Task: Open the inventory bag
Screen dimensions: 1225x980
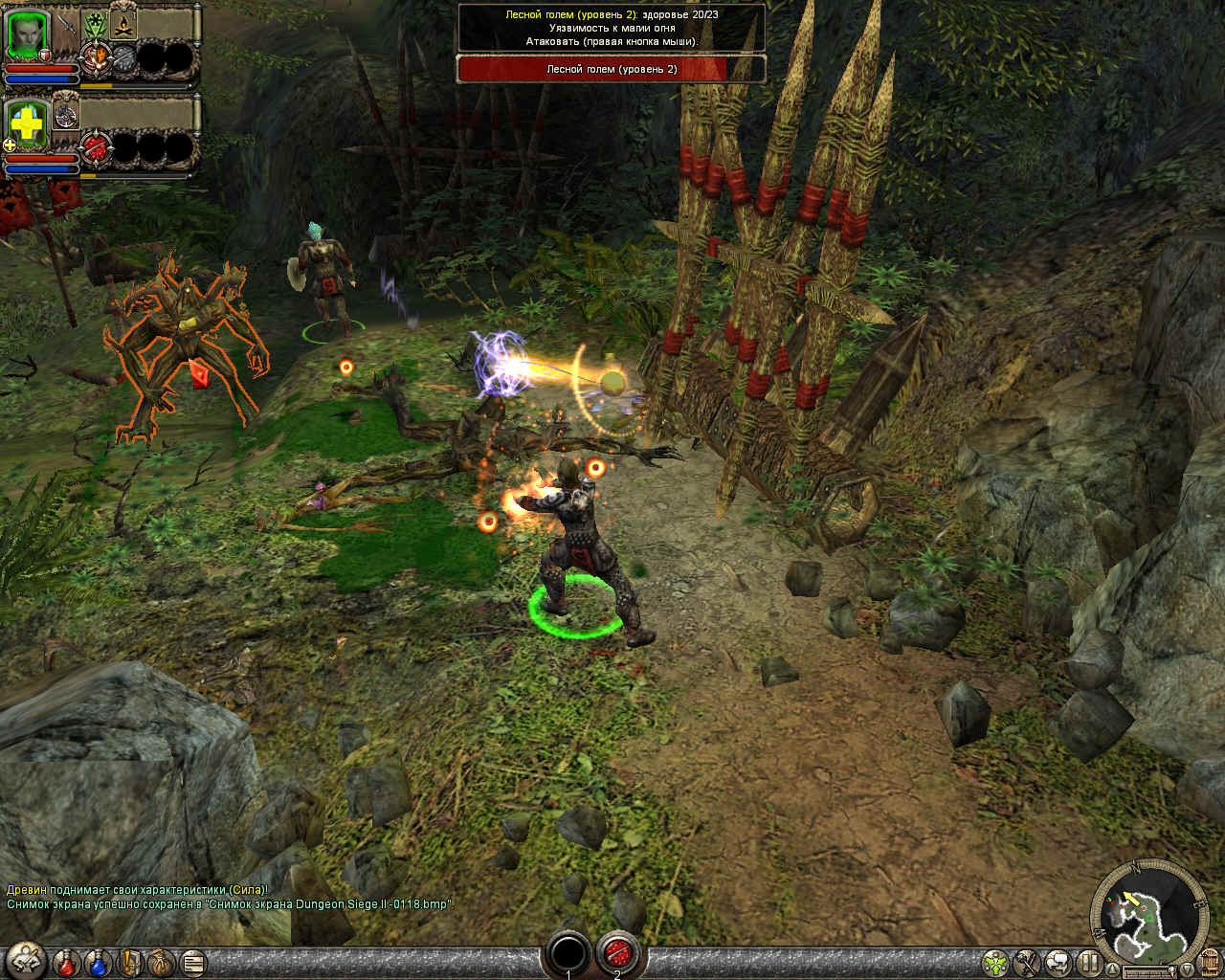Action: point(161,961)
